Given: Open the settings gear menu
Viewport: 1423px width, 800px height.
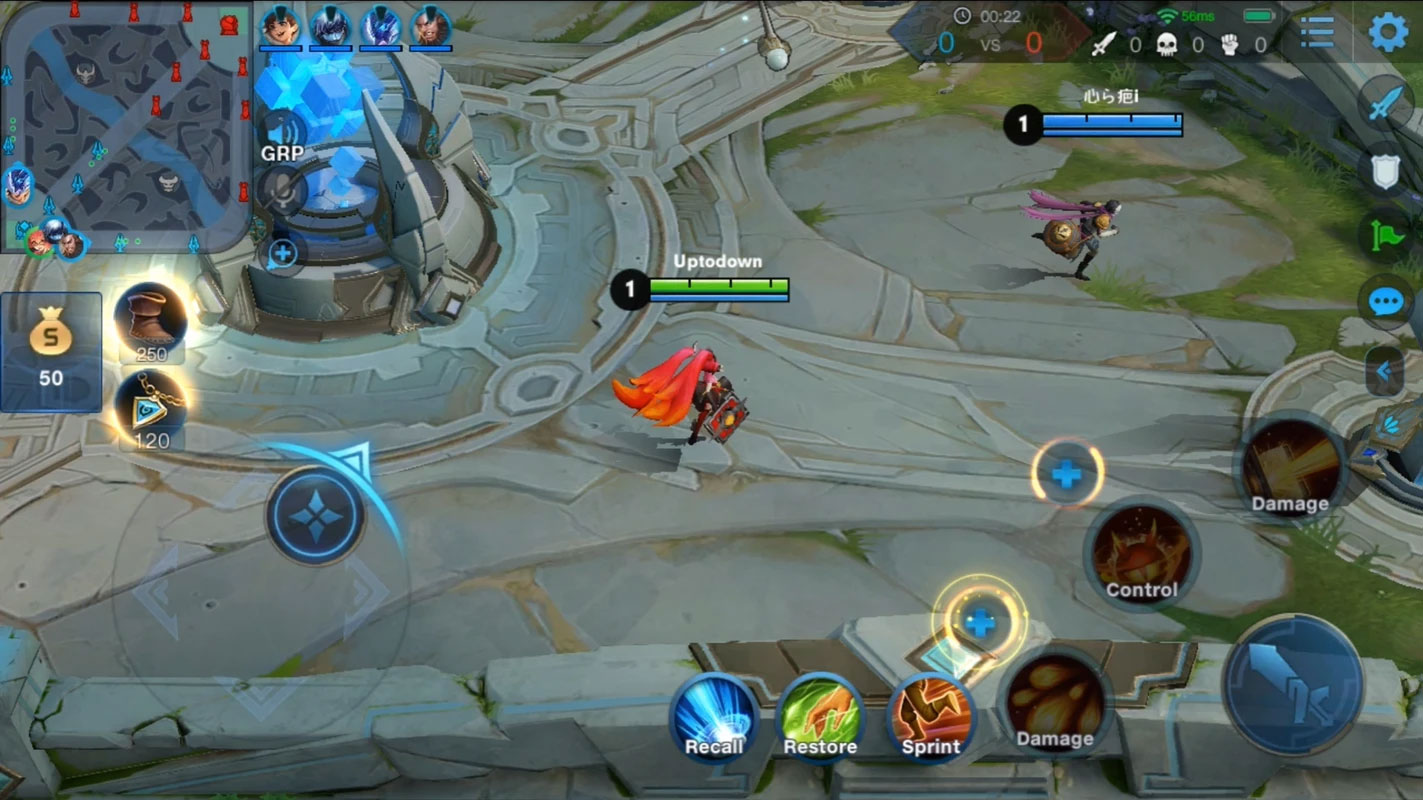Looking at the screenshot, I should coord(1388,33).
